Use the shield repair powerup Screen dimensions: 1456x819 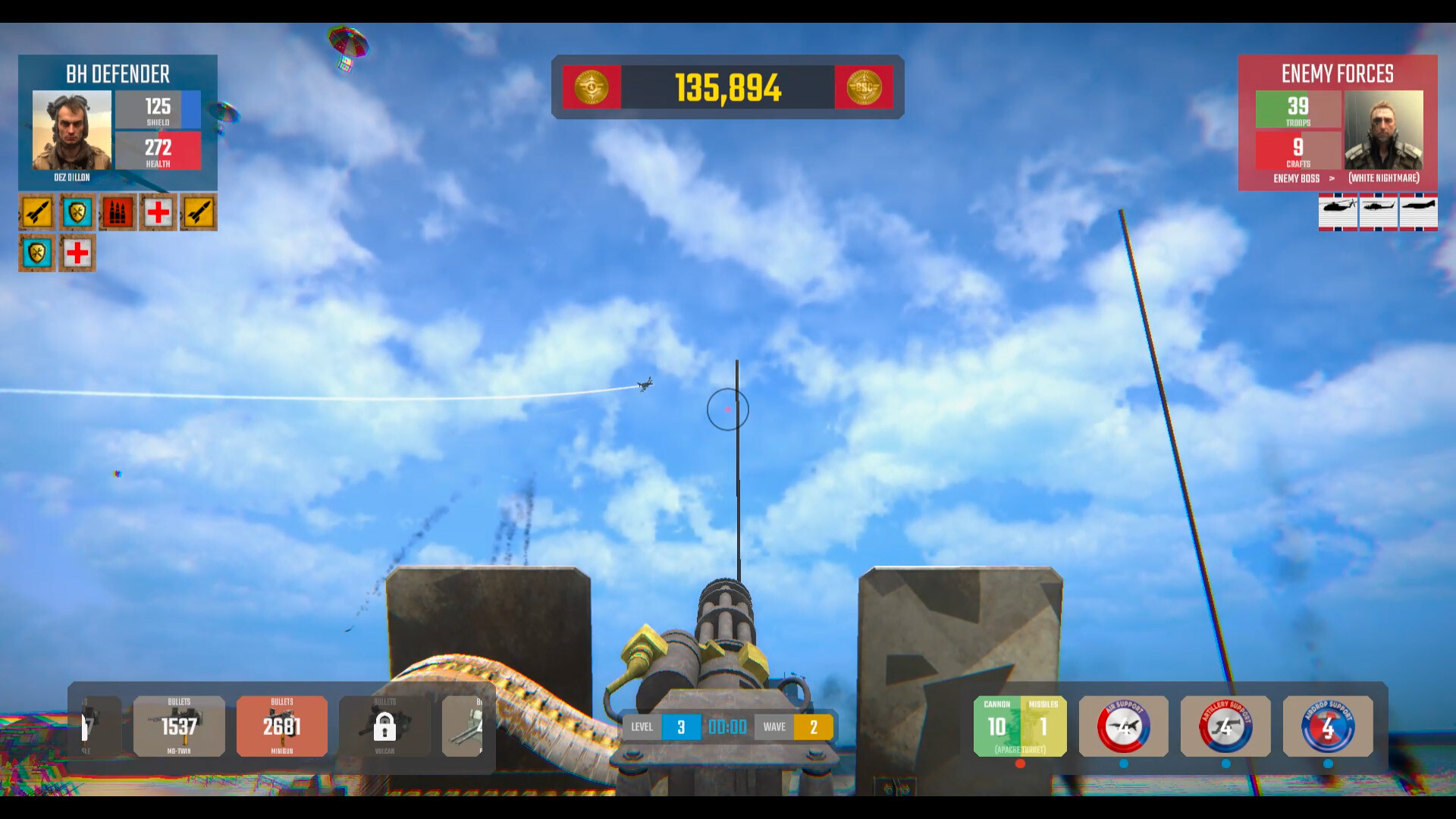(x=77, y=212)
